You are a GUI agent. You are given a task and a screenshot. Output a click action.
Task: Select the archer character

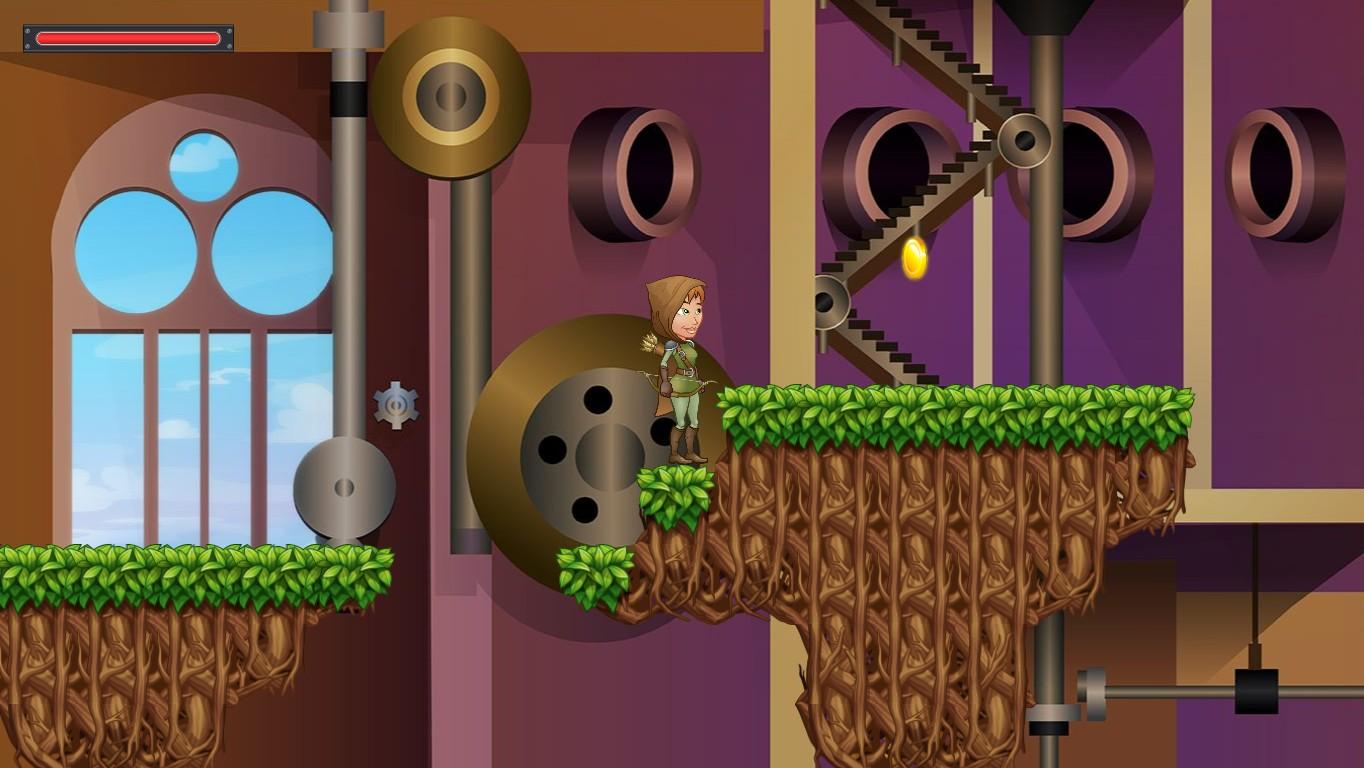[x=680, y=370]
